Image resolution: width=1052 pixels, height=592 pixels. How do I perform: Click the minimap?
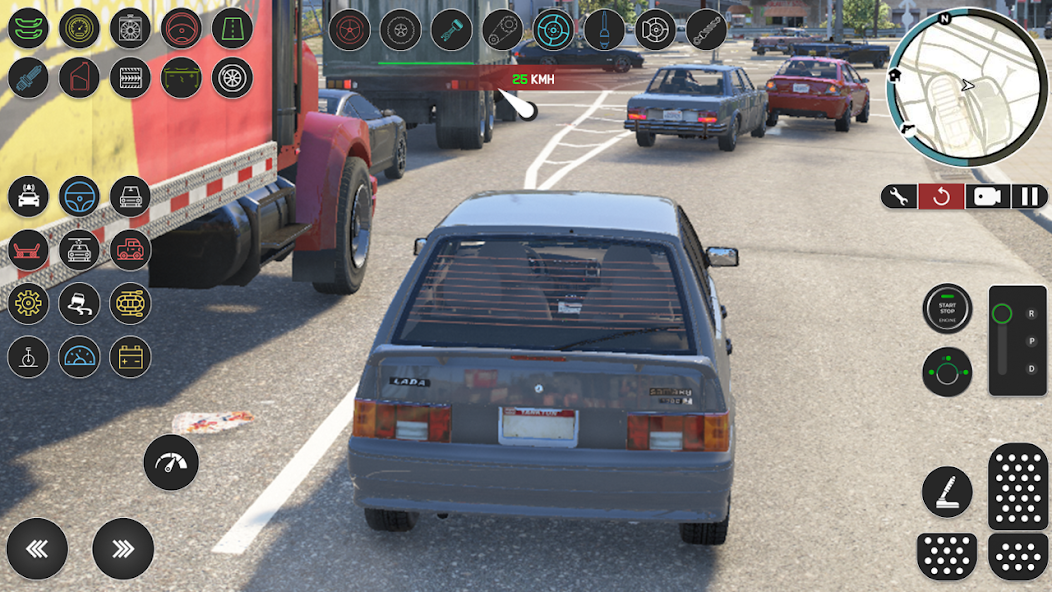[x=967, y=87]
